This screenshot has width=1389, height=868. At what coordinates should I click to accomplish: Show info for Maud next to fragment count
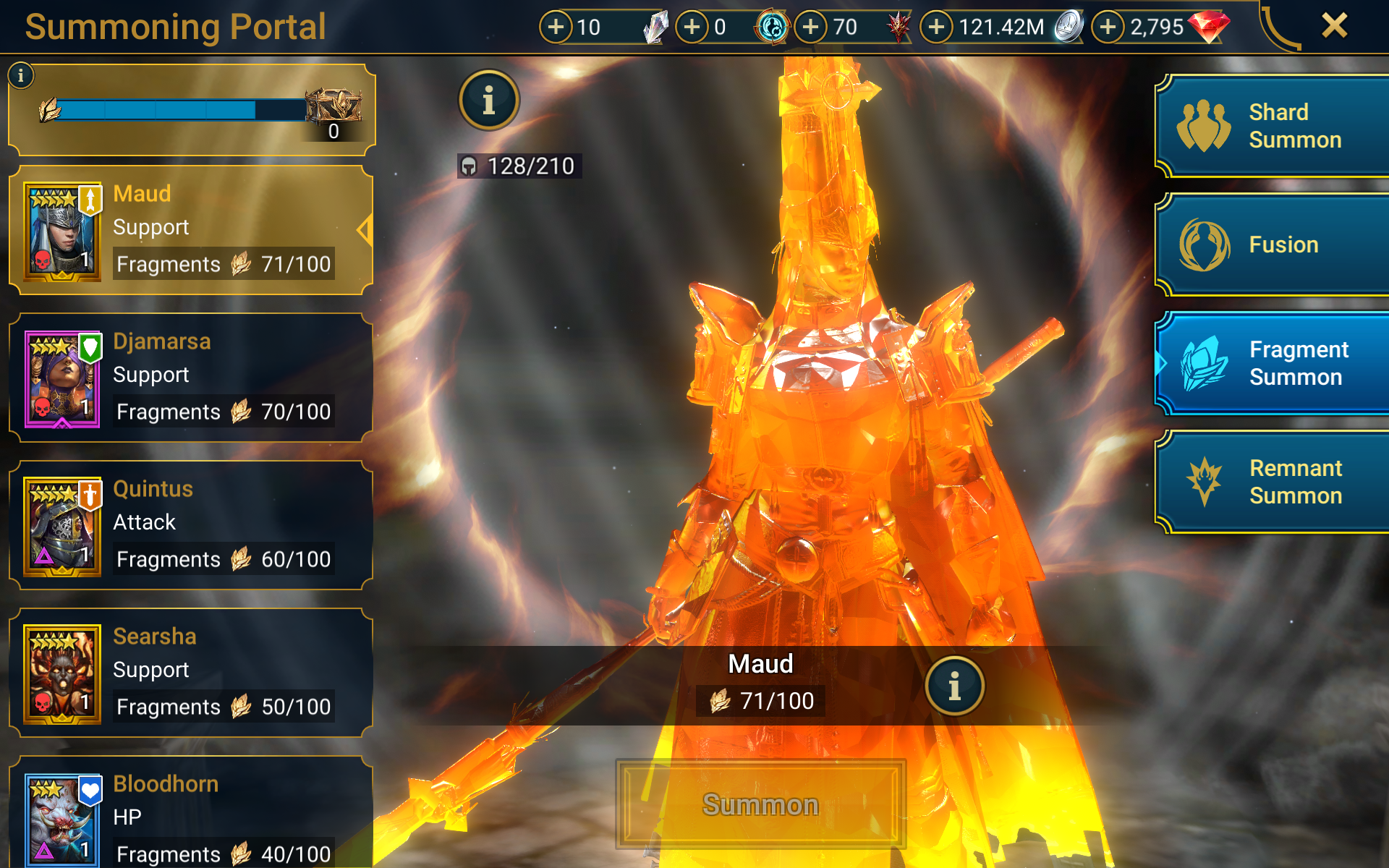[x=954, y=686]
